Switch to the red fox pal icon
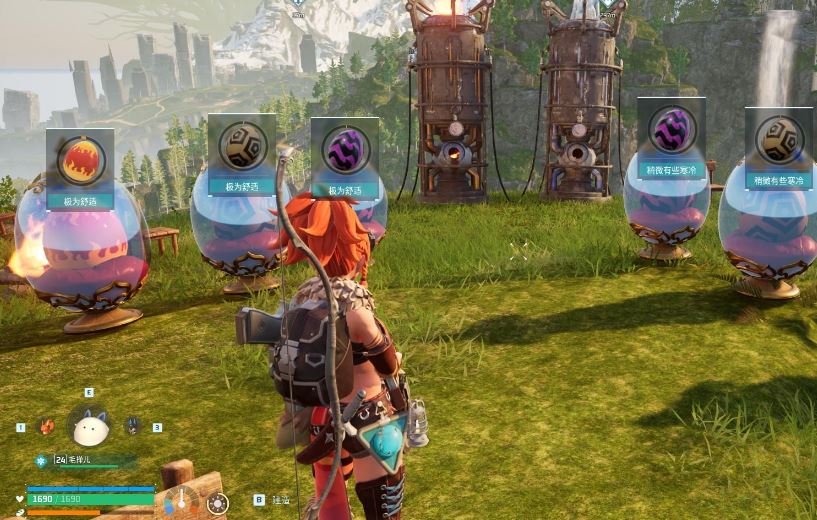The image size is (817, 520). pyautogui.click(x=46, y=427)
